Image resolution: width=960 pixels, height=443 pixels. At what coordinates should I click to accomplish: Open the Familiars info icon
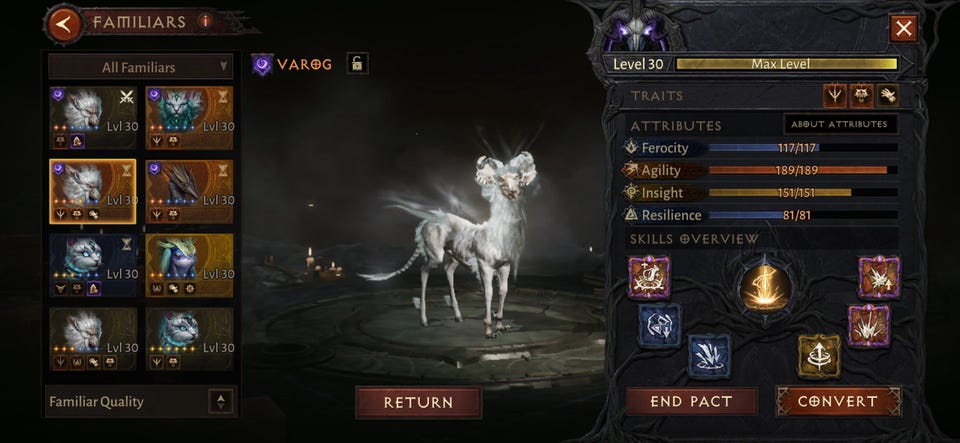tap(206, 20)
